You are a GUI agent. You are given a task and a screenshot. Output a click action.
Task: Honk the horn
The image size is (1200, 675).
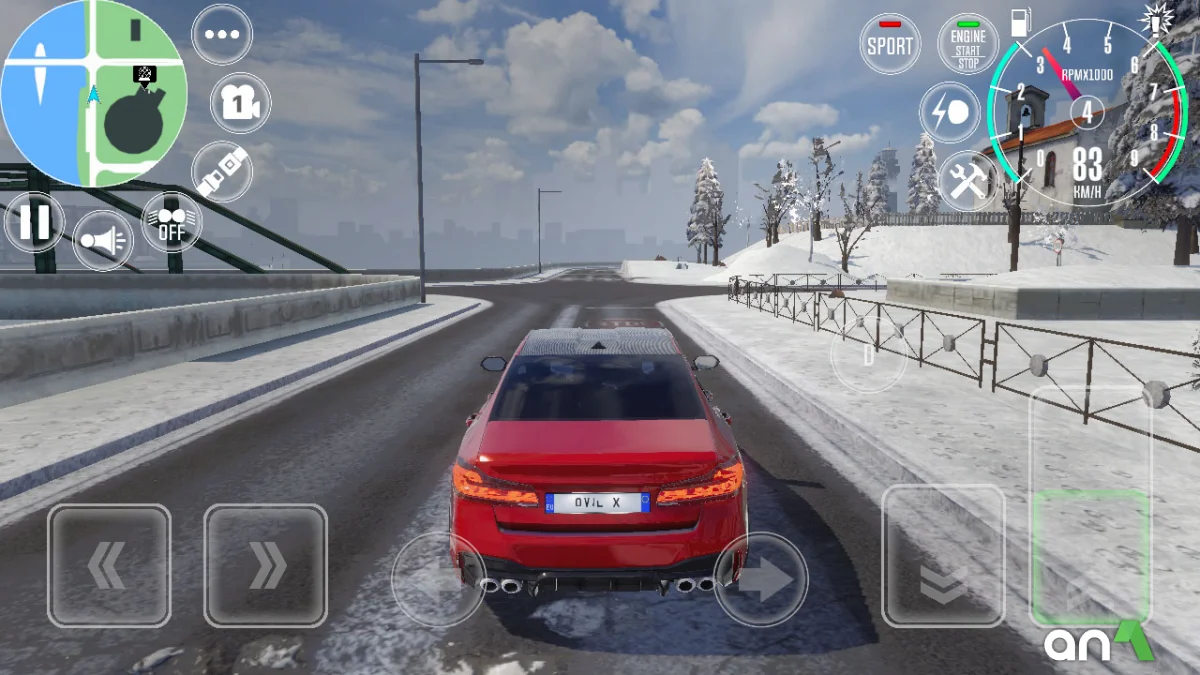103,241
